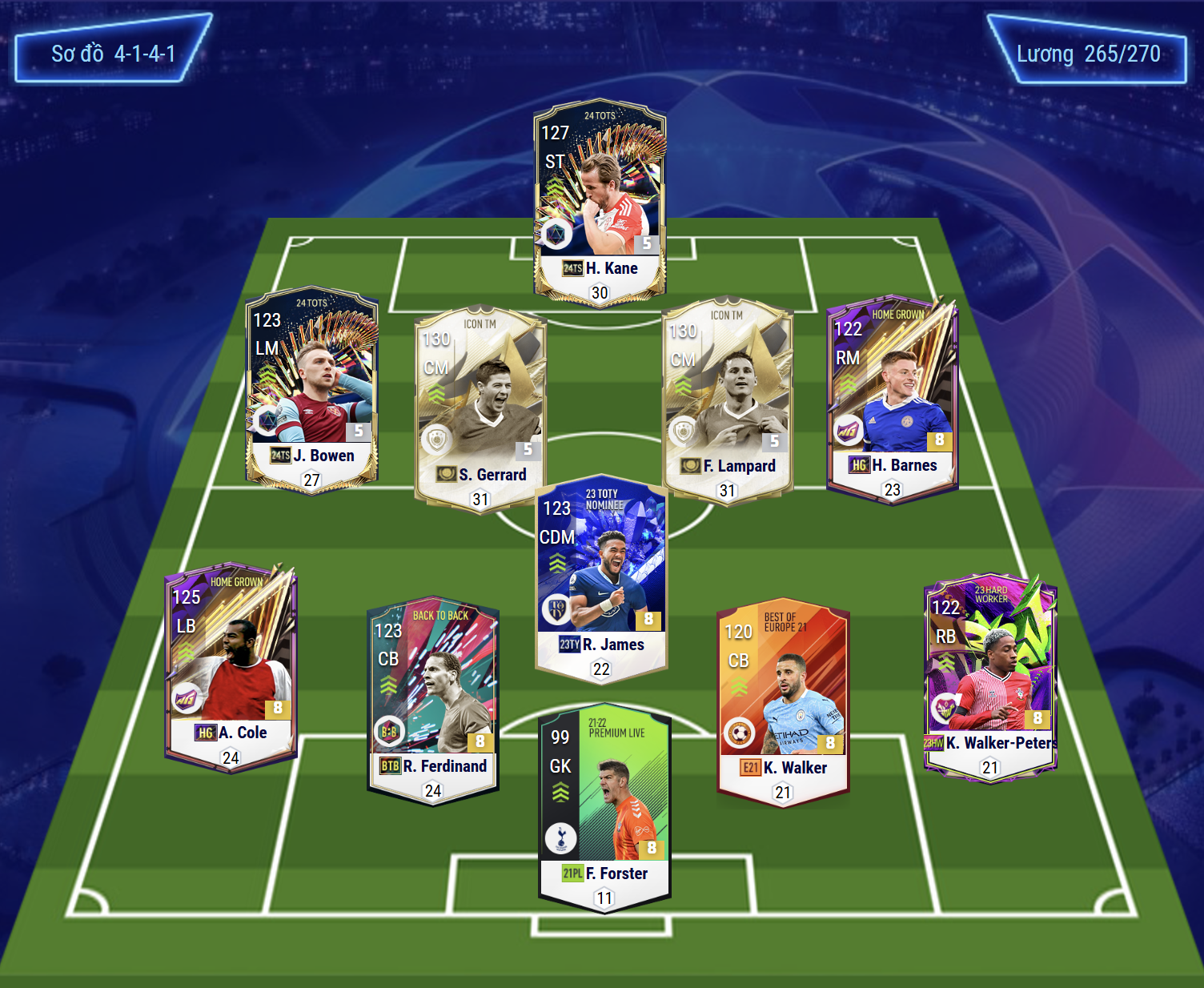Viewport: 1204px width, 988px height.
Task: Select the H. Kane striker card
Action: click(x=600, y=200)
